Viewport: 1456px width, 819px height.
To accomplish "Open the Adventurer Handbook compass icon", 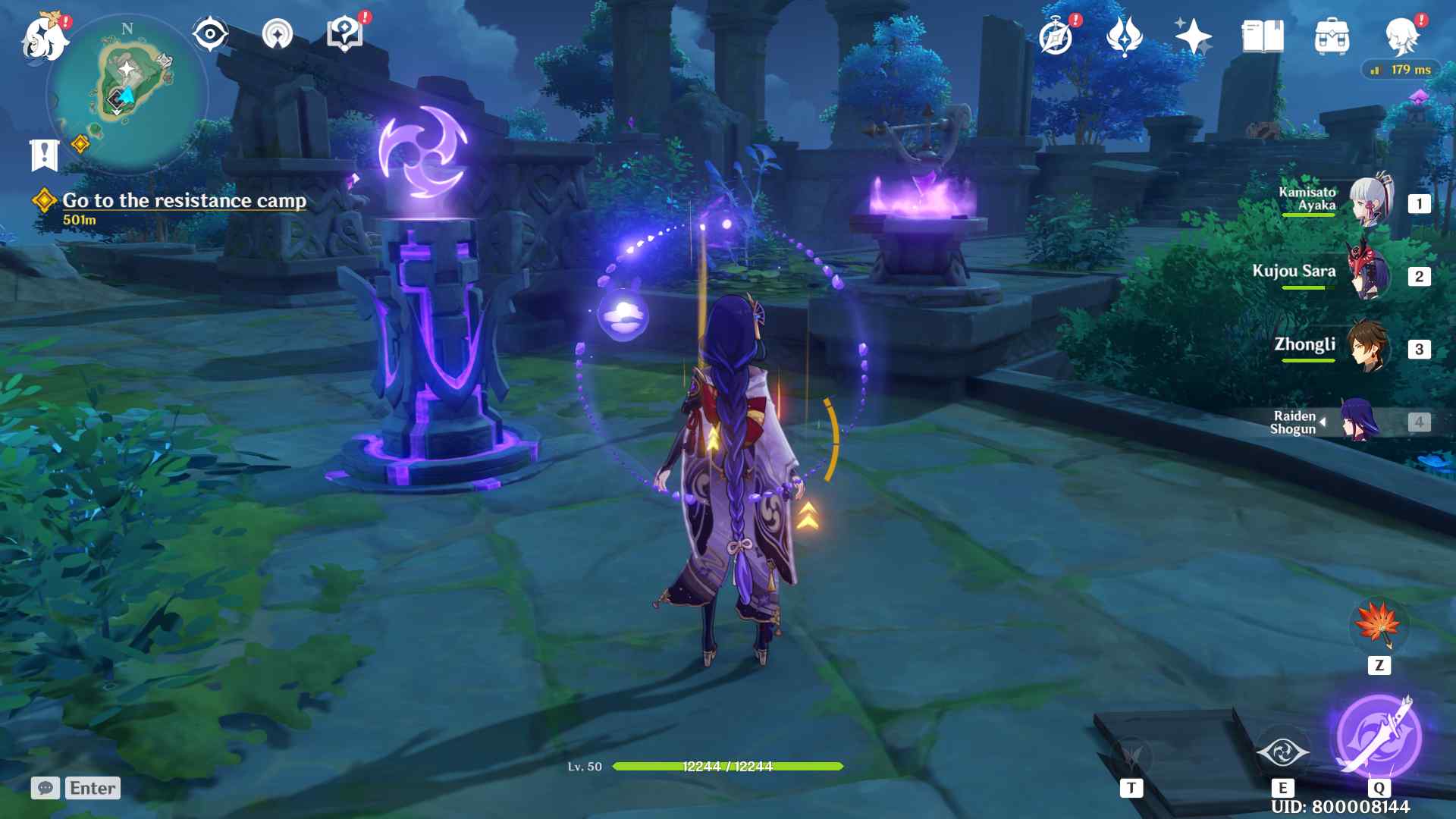I will pyautogui.click(x=1056, y=36).
